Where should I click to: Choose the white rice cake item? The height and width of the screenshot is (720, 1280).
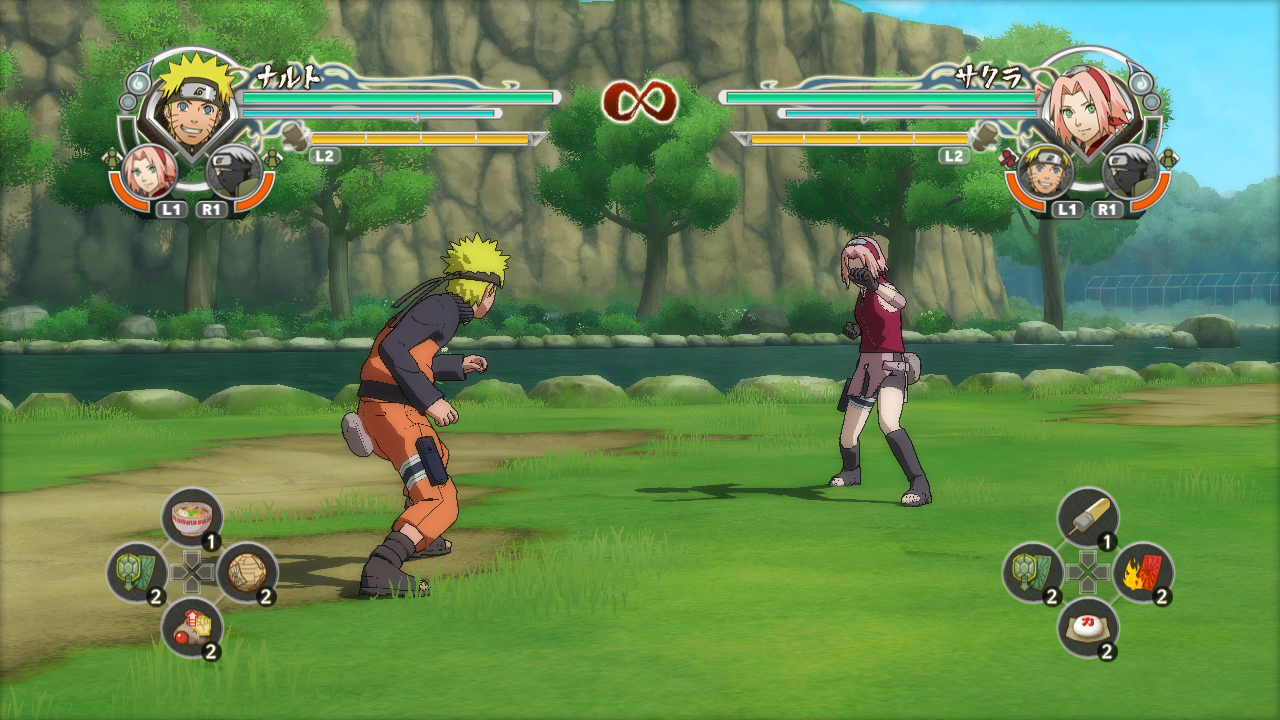(1087, 627)
